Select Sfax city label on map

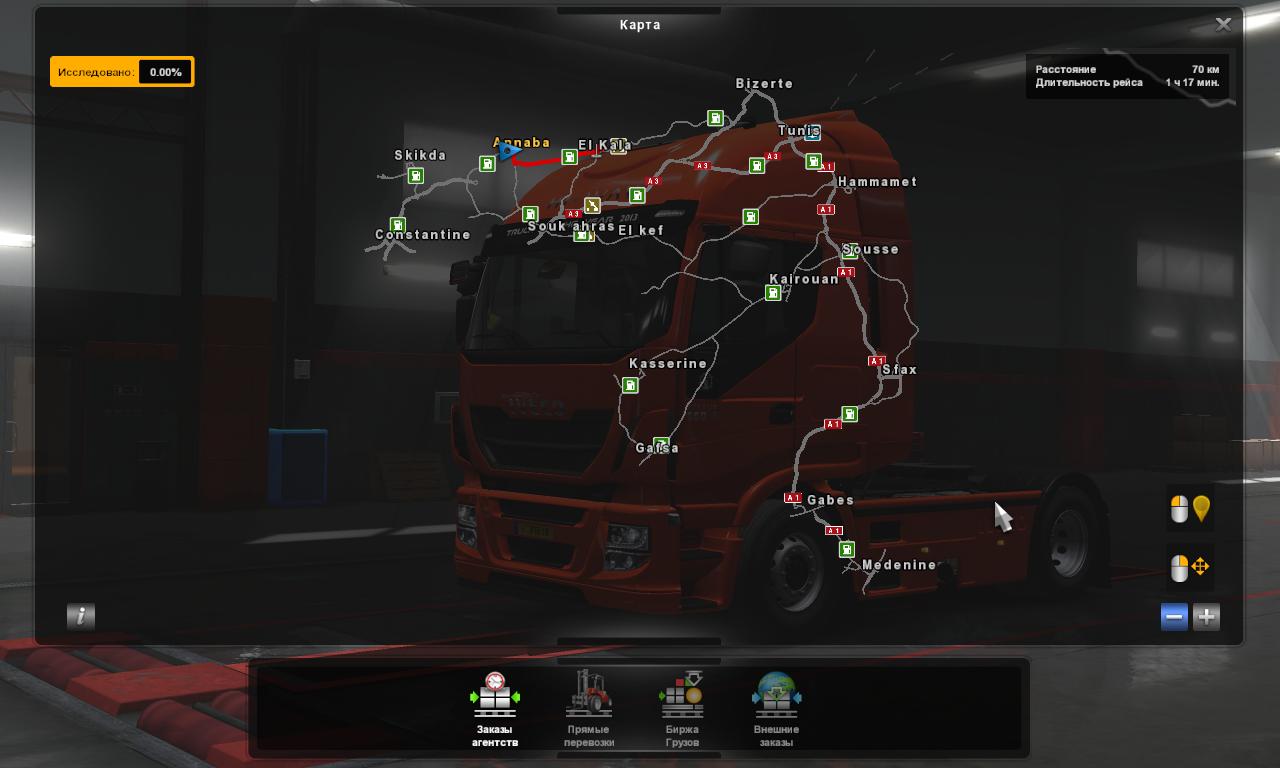click(899, 370)
